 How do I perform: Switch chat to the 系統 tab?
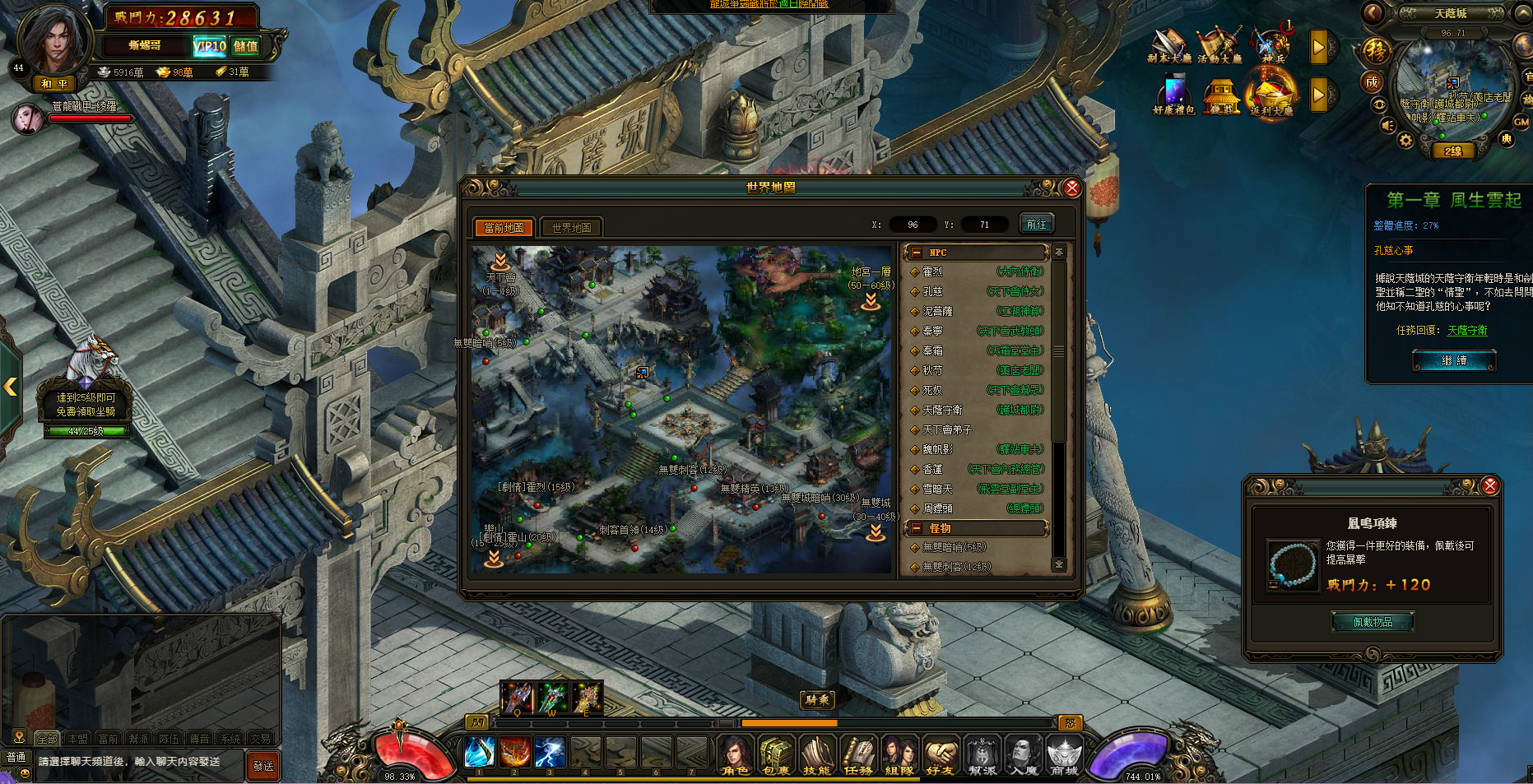tap(230, 739)
